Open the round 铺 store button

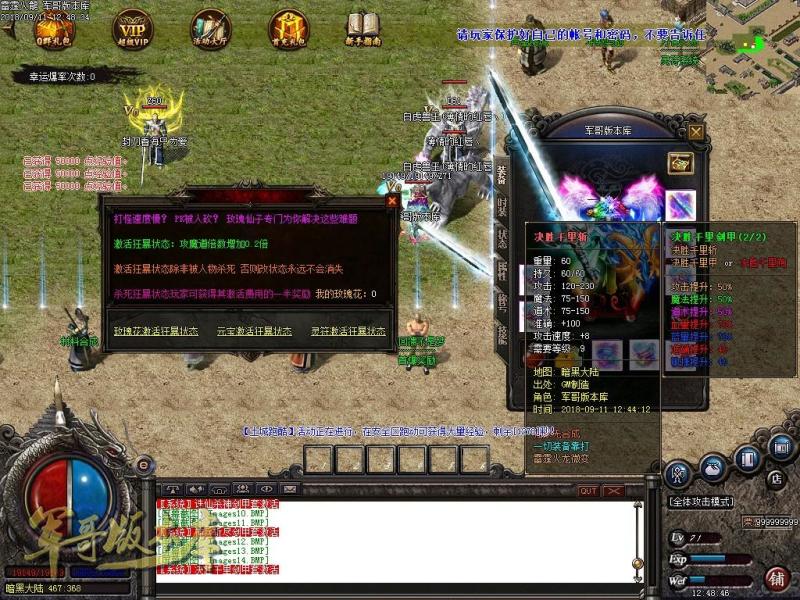click(x=777, y=578)
